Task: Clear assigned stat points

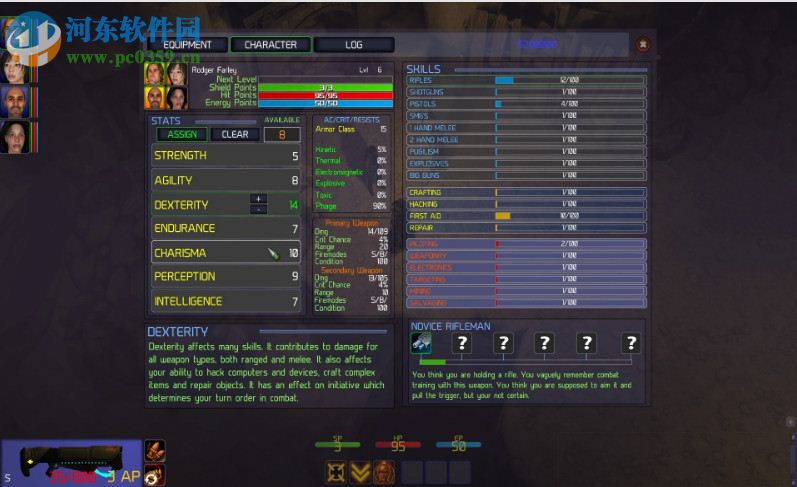Action: [x=235, y=134]
